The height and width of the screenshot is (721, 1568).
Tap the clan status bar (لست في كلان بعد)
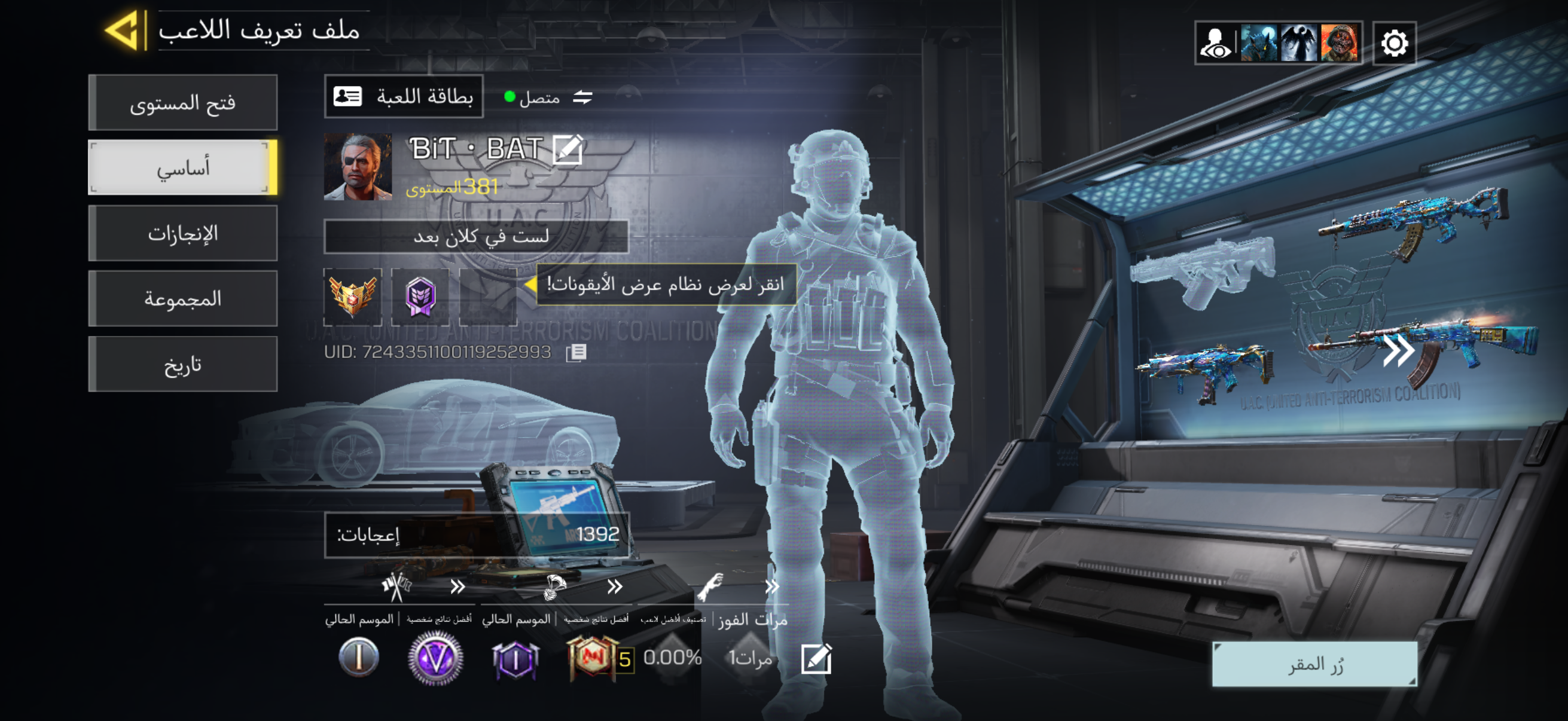[476, 236]
